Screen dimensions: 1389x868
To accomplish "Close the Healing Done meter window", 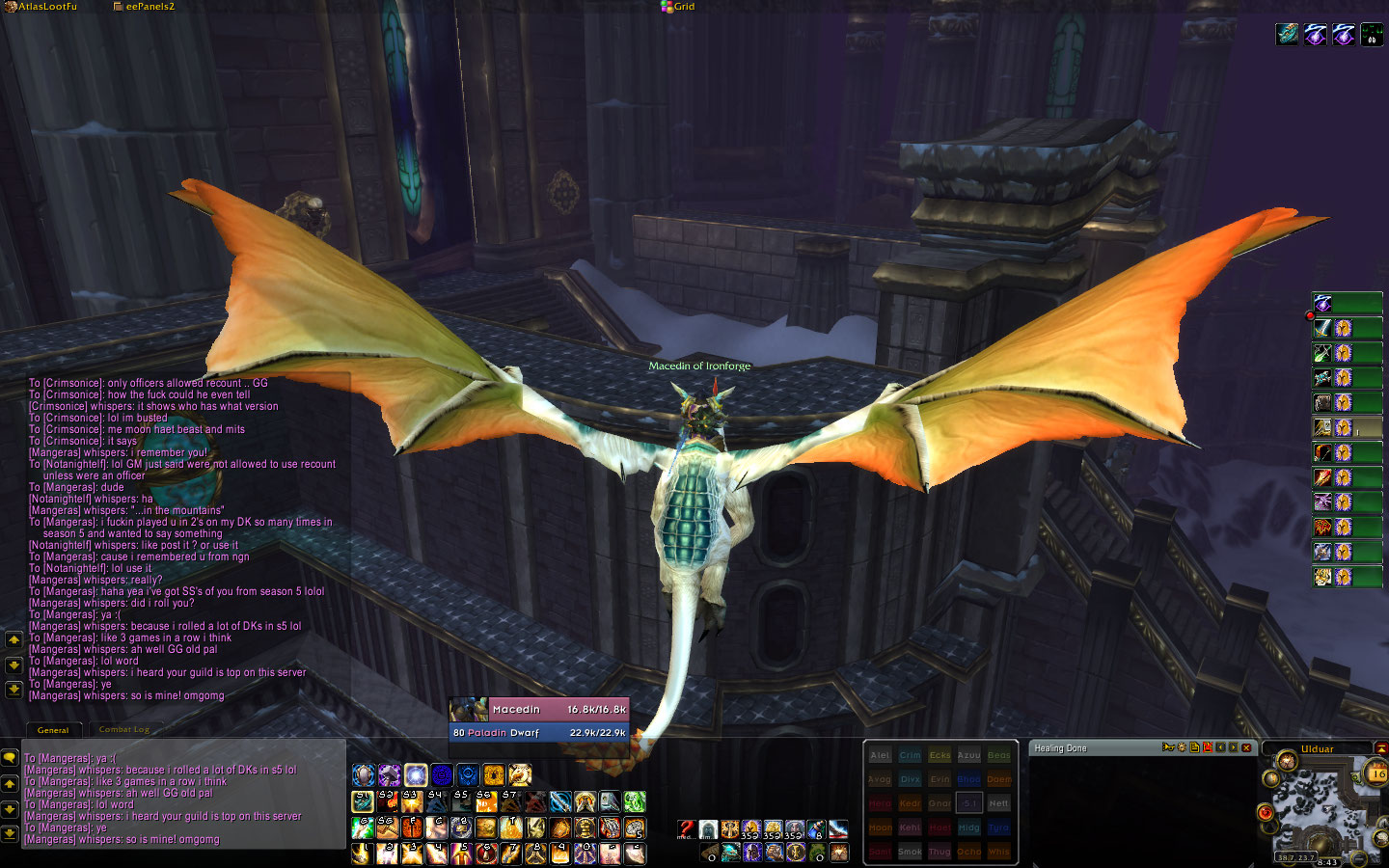I will click(1246, 747).
